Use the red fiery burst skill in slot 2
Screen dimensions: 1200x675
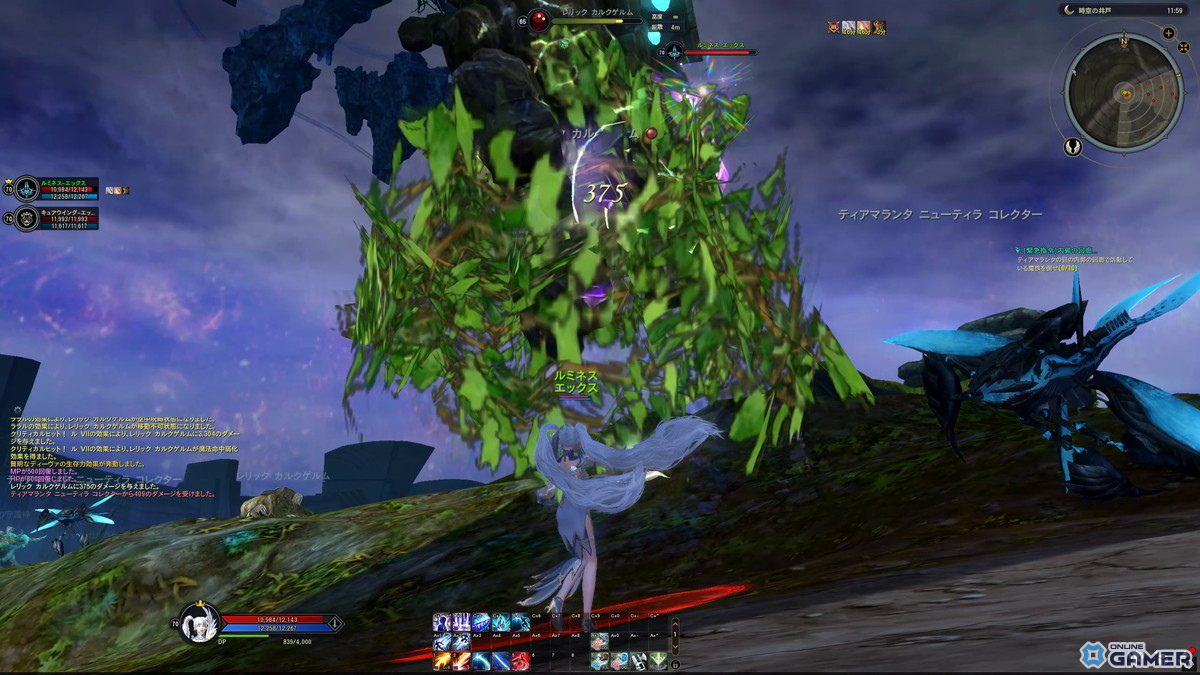pos(461,661)
